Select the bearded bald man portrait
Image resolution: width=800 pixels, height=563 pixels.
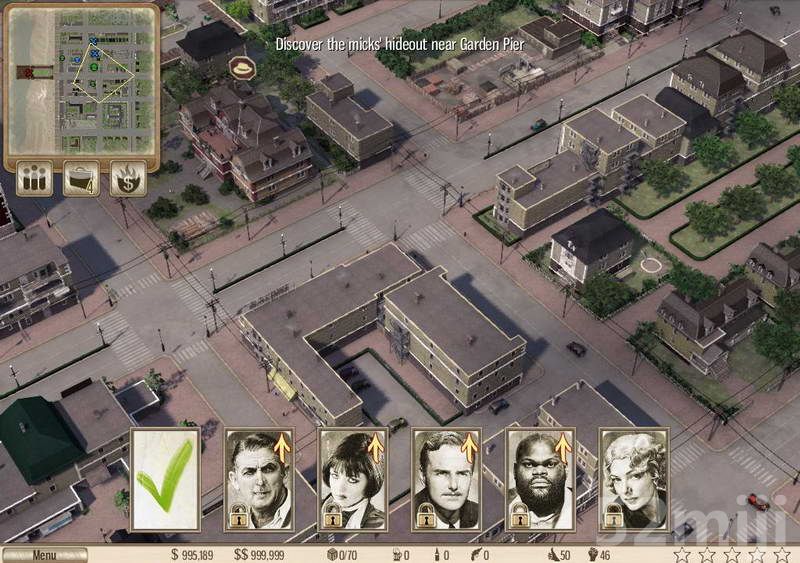[541, 479]
